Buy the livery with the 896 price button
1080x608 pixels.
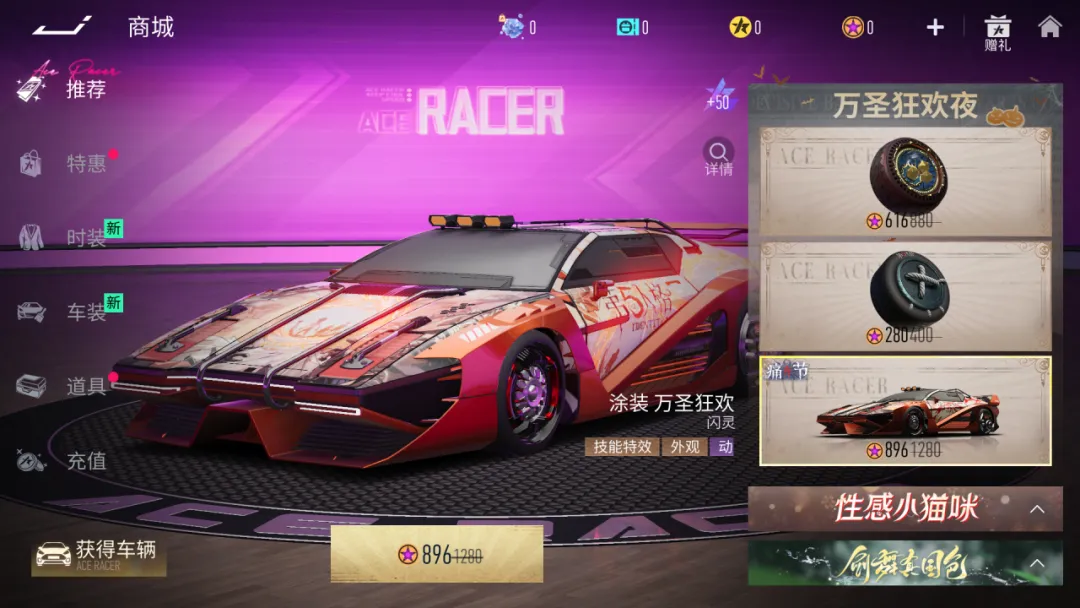(x=437, y=554)
